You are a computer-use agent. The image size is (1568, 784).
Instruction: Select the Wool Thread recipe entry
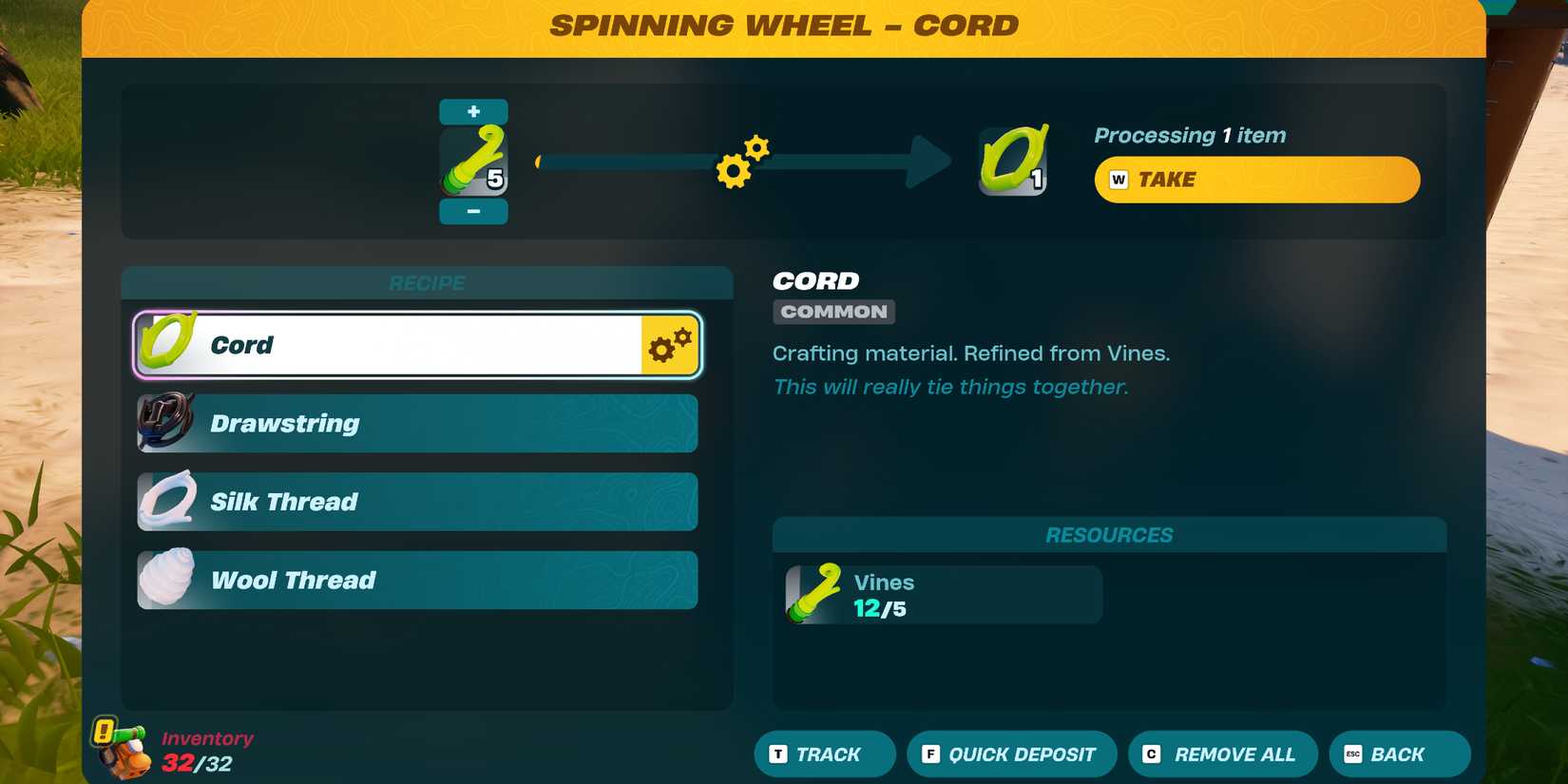413,579
